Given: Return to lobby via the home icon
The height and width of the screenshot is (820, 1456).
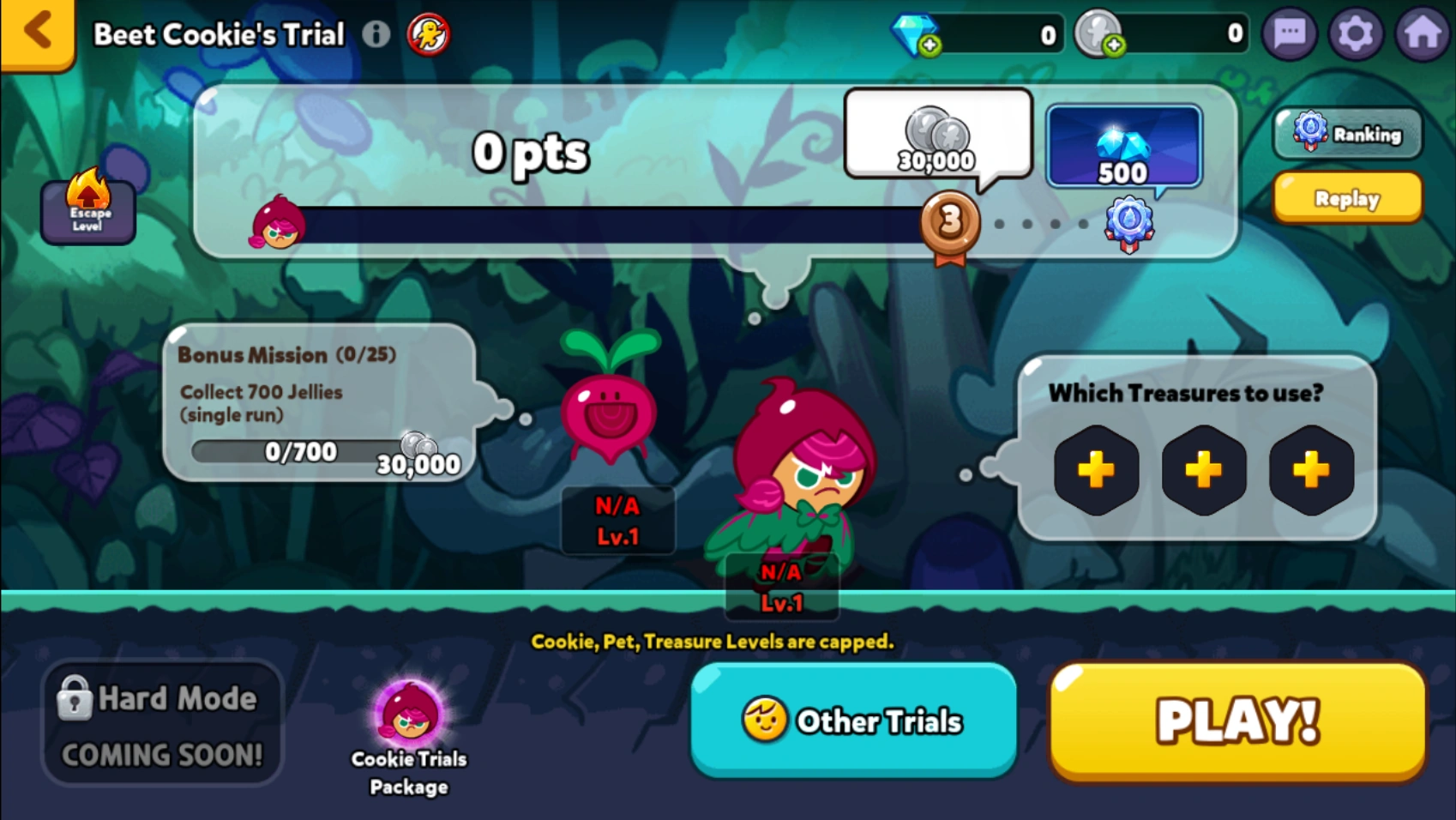Looking at the screenshot, I should click(x=1421, y=33).
